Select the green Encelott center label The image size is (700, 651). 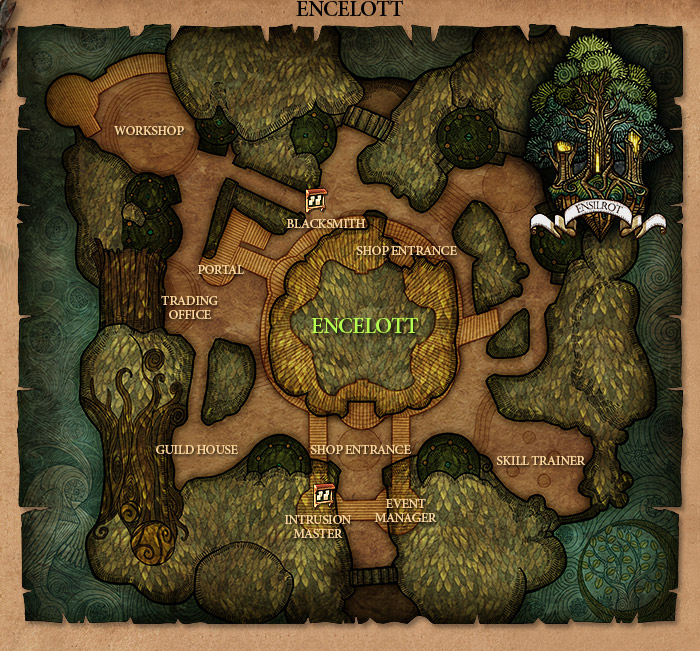(364, 326)
